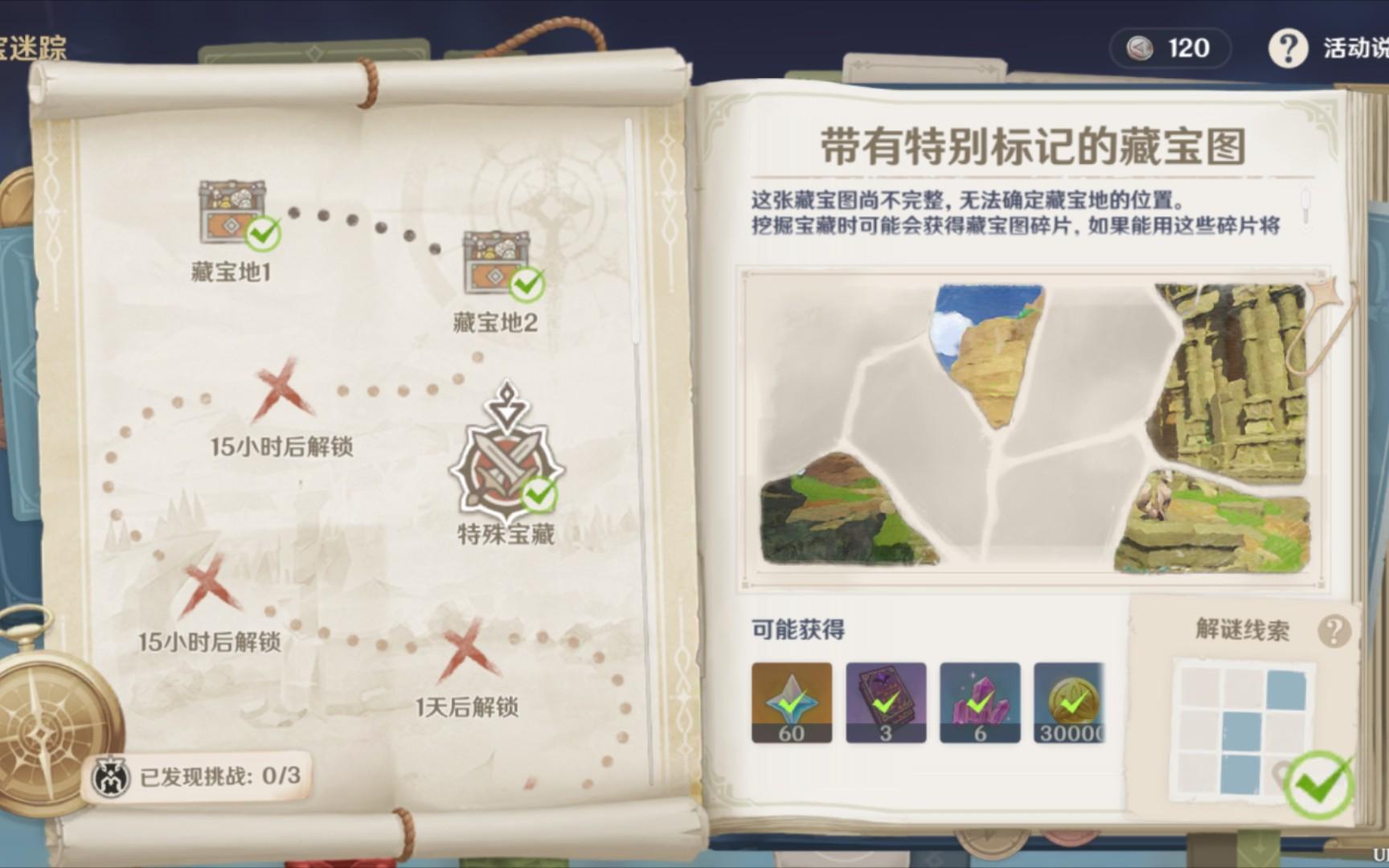
Task: Click the purple book reward icon
Action: coord(886,702)
